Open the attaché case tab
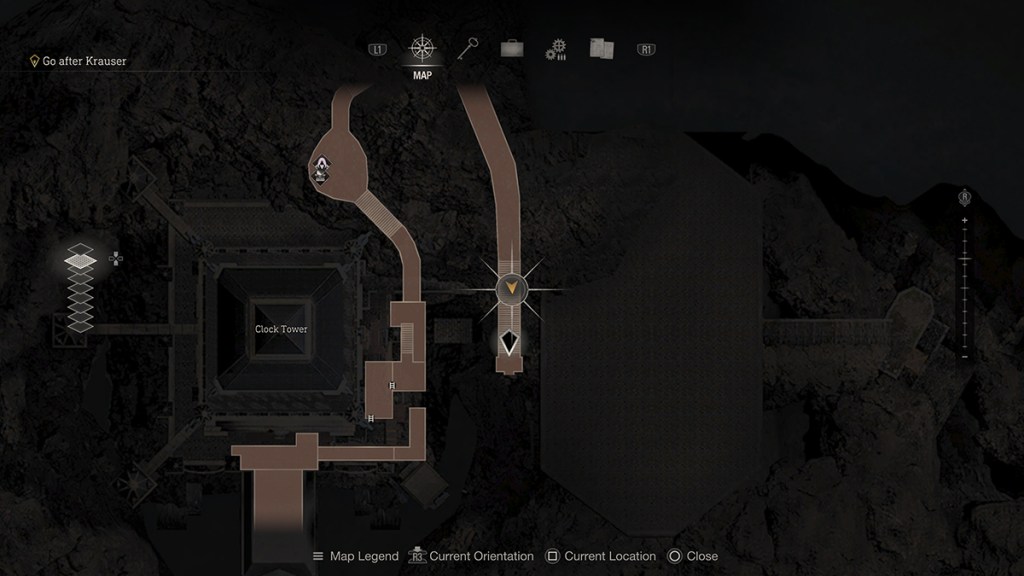Viewport: 1024px width, 576px height. pyautogui.click(x=512, y=49)
